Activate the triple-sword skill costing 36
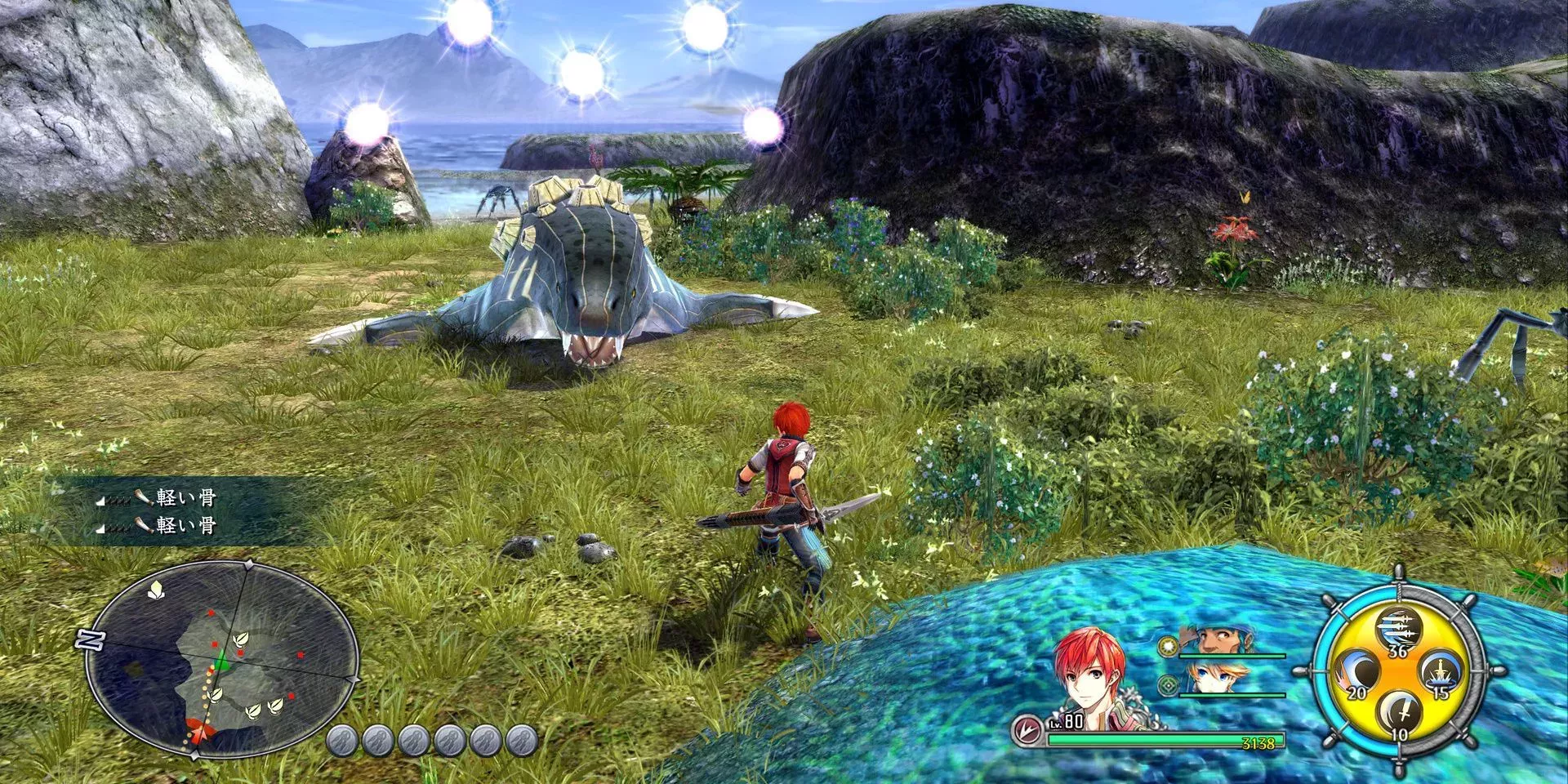 point(1397,630)
